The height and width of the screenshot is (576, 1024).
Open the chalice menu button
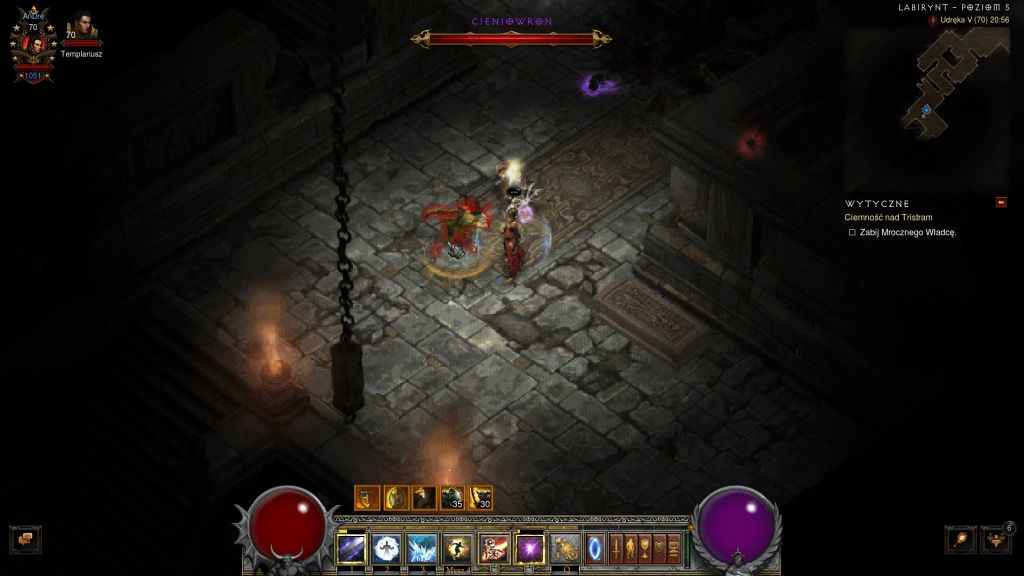pyautogui.click(x=646, y=548)
